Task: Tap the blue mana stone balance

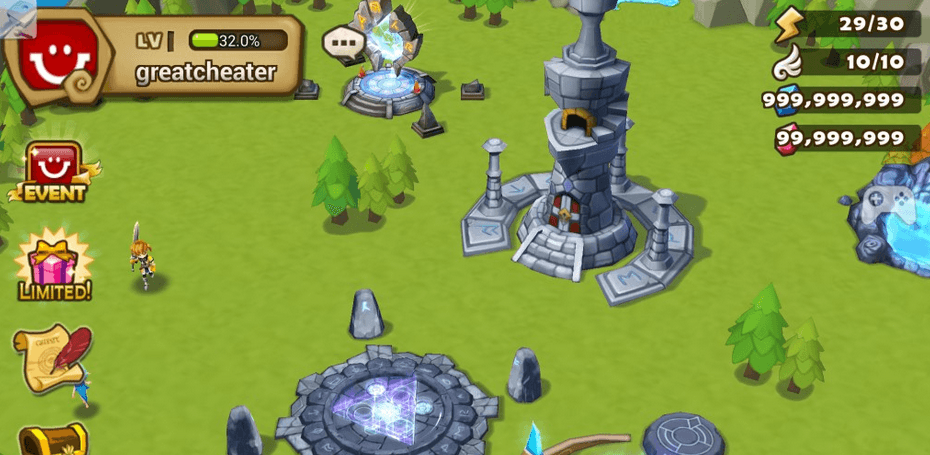Action: [x=836, y=100]
